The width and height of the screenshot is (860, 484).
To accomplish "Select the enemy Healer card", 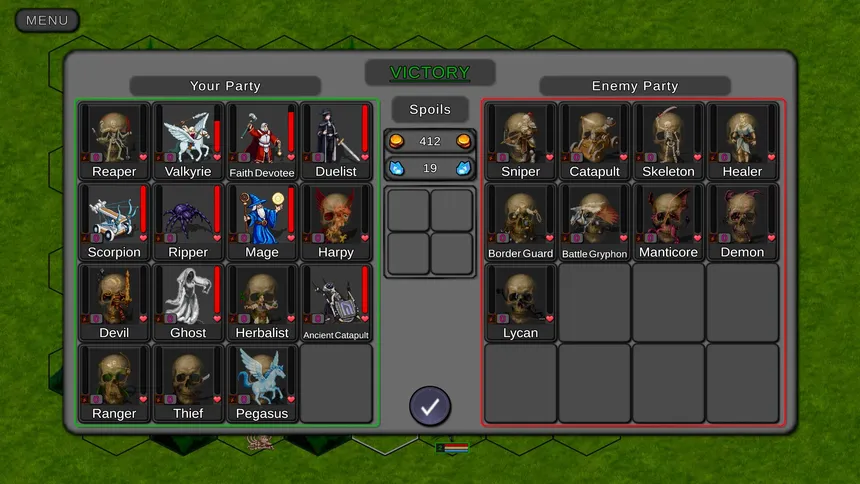I will point(743,141).
